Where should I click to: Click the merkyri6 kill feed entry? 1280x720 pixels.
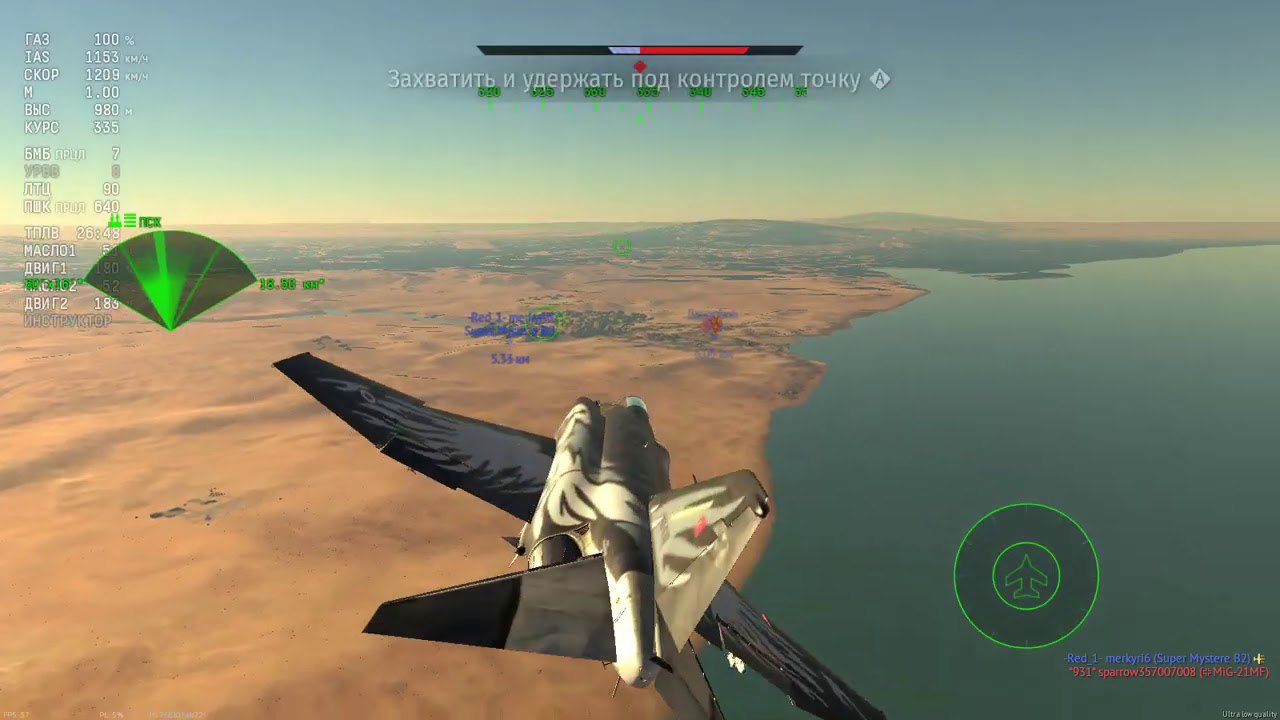coord(1157,658)
